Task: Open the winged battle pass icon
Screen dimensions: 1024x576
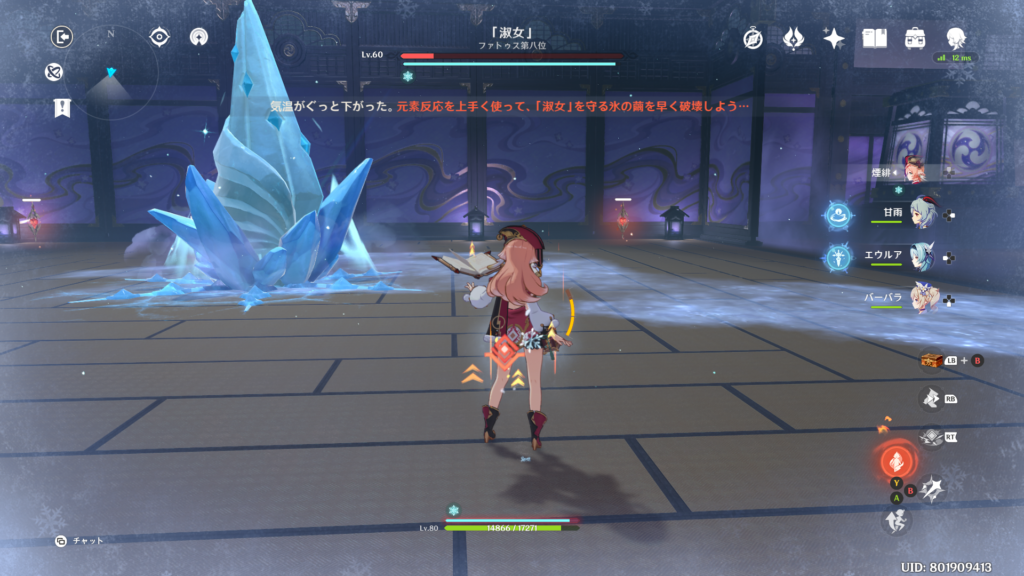Action: [x=793, y=39]
